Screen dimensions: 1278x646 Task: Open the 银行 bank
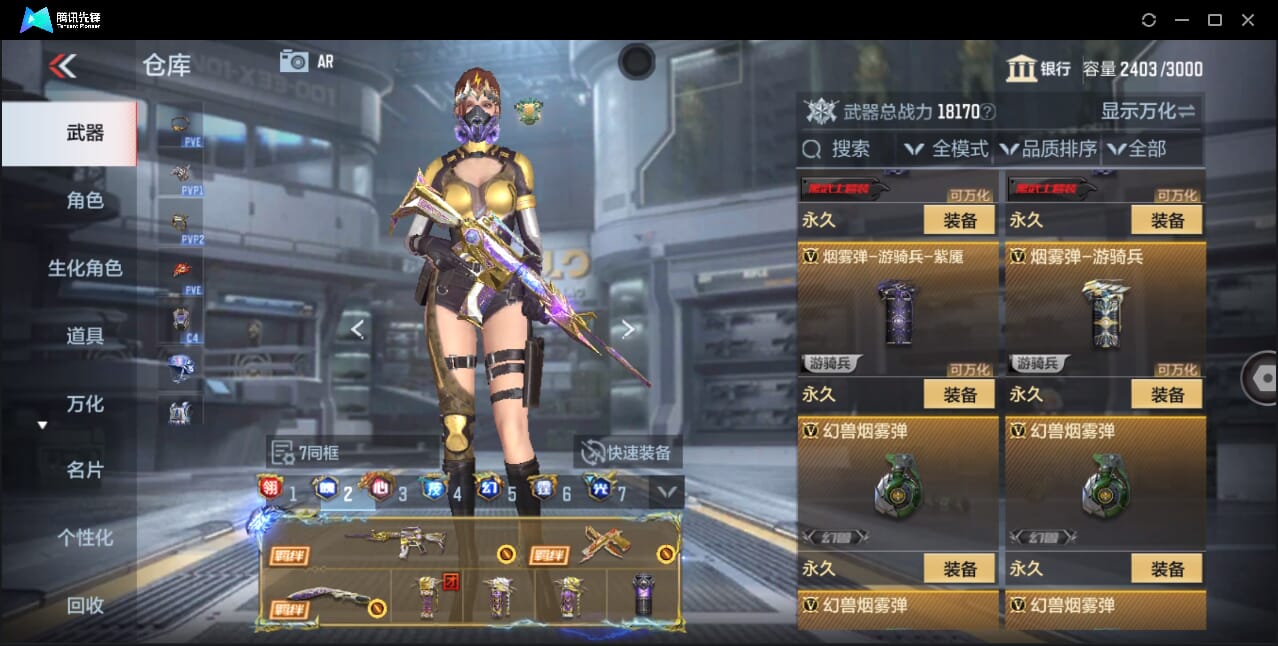[x=1038, y=69]
